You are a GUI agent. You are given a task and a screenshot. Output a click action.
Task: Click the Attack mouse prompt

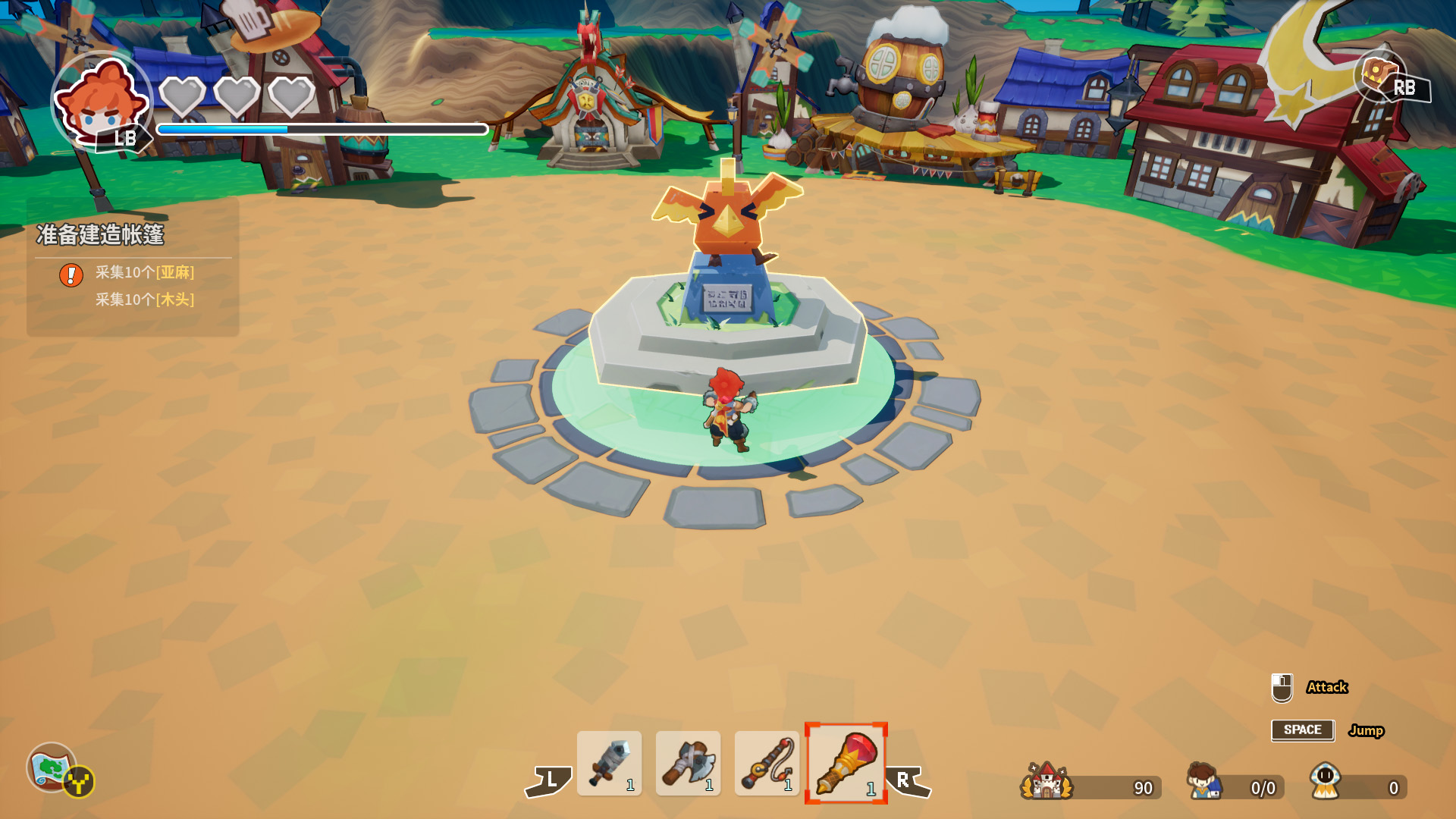1326,688
